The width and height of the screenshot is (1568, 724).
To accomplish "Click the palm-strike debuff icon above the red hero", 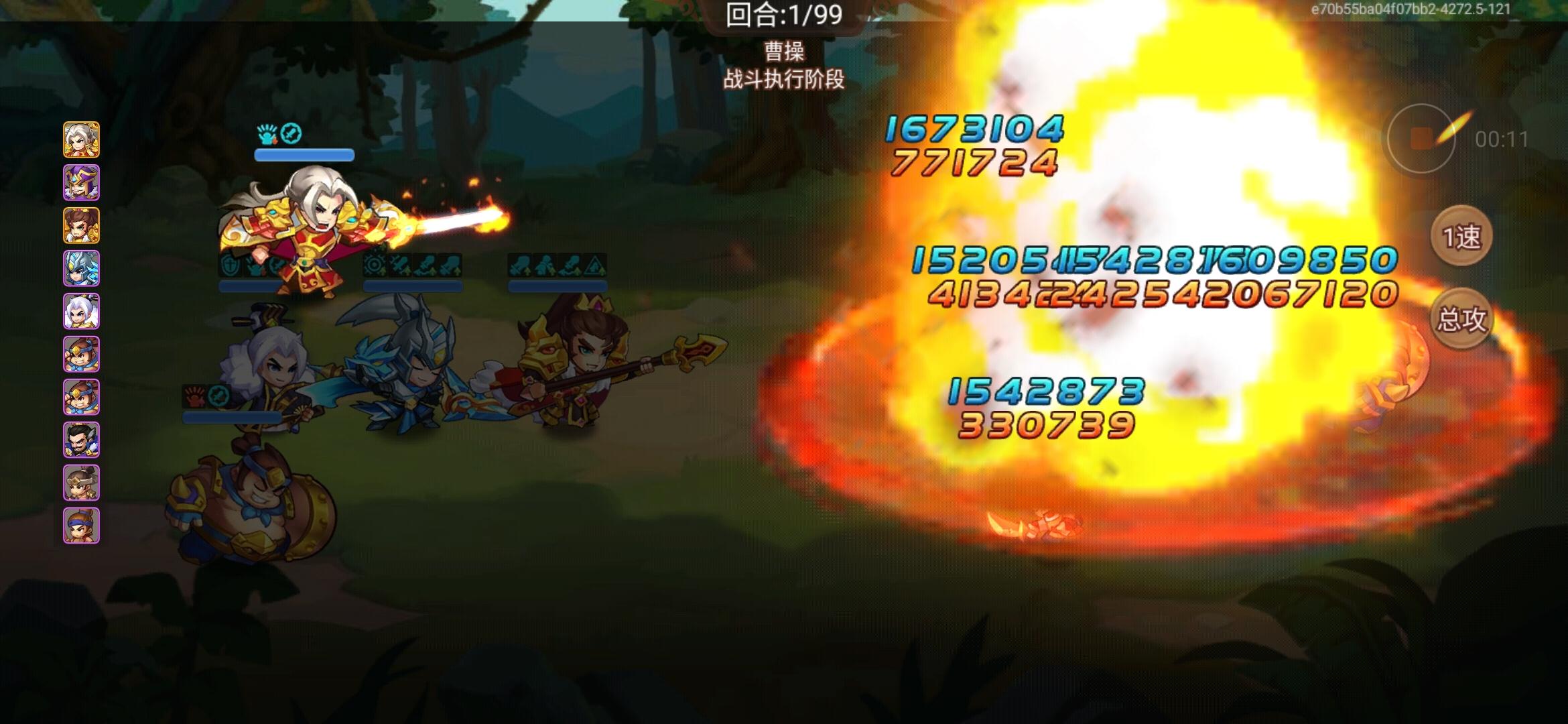I will 265,134.
